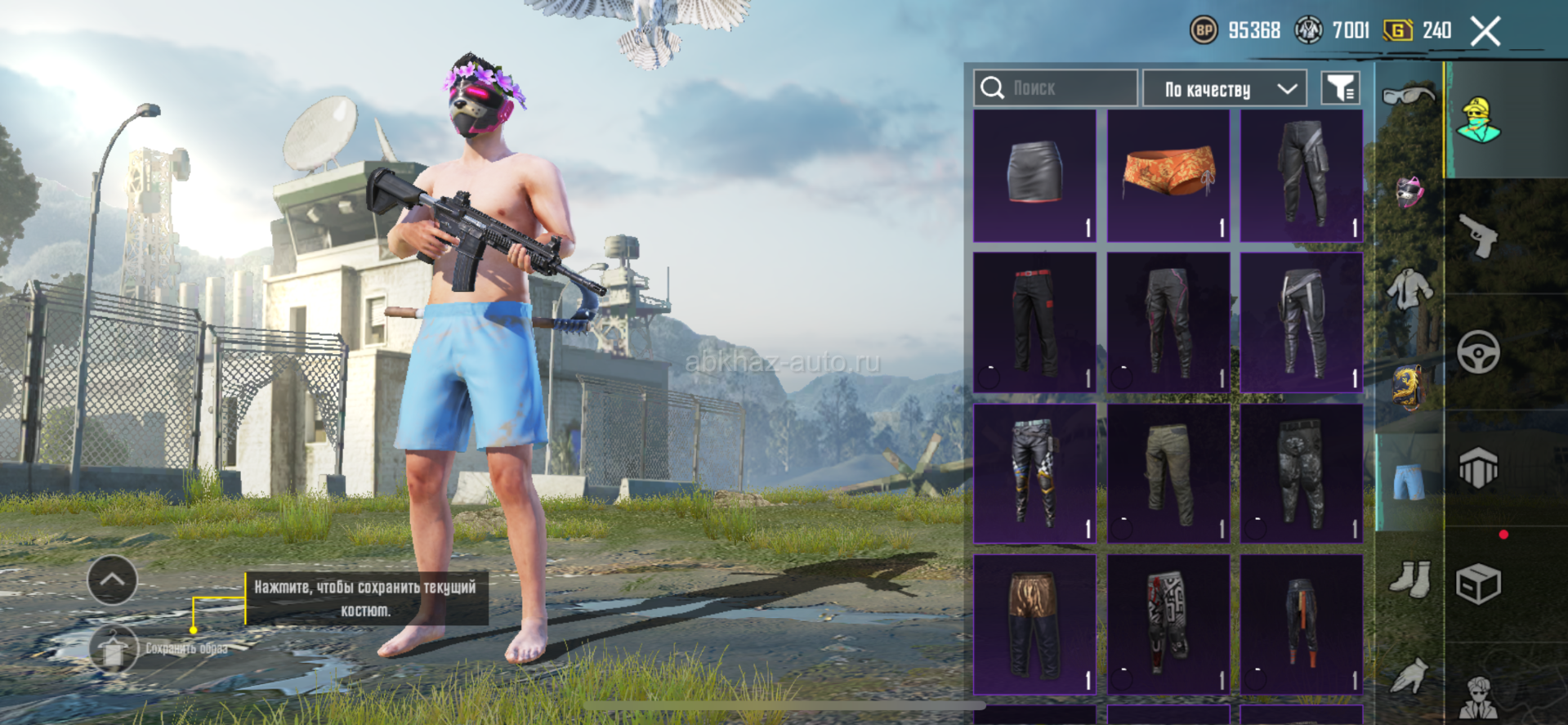Open the crate box tab
The width and height of the screenshot is (1568, 725).
coord(1479,584)
